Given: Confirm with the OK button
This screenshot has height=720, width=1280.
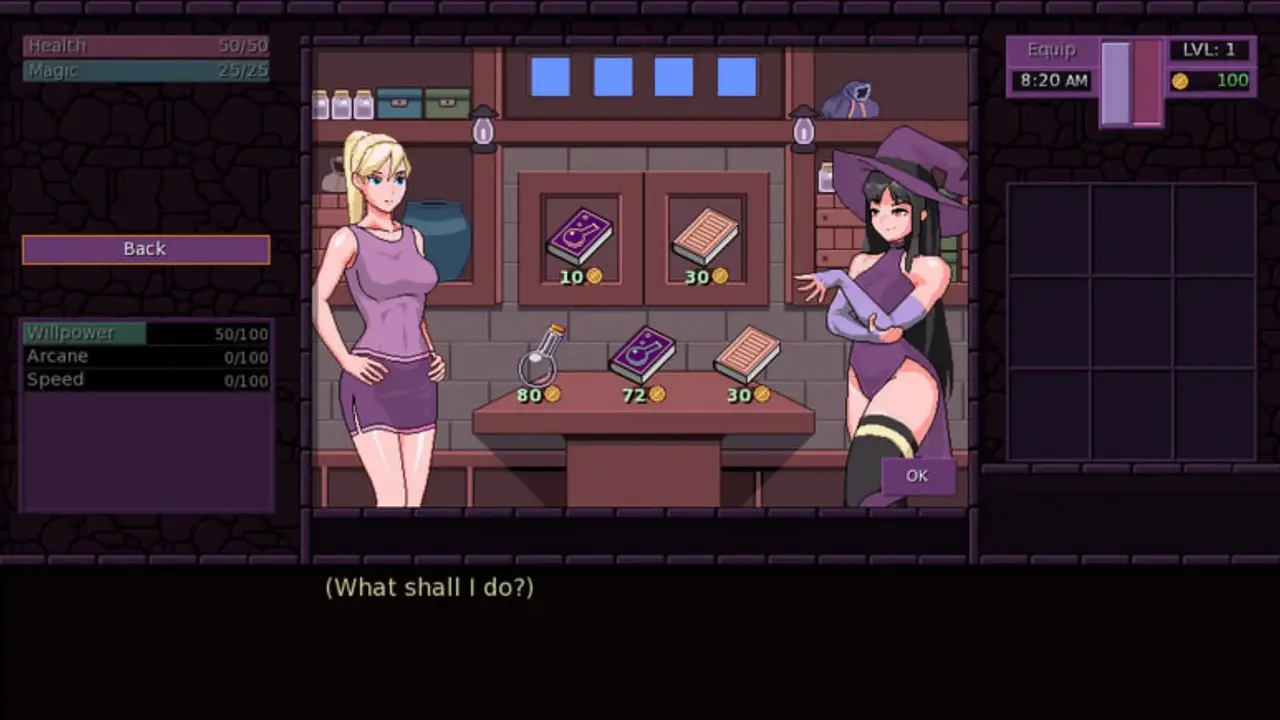Looking at the screenshot, I should (916, 476).
